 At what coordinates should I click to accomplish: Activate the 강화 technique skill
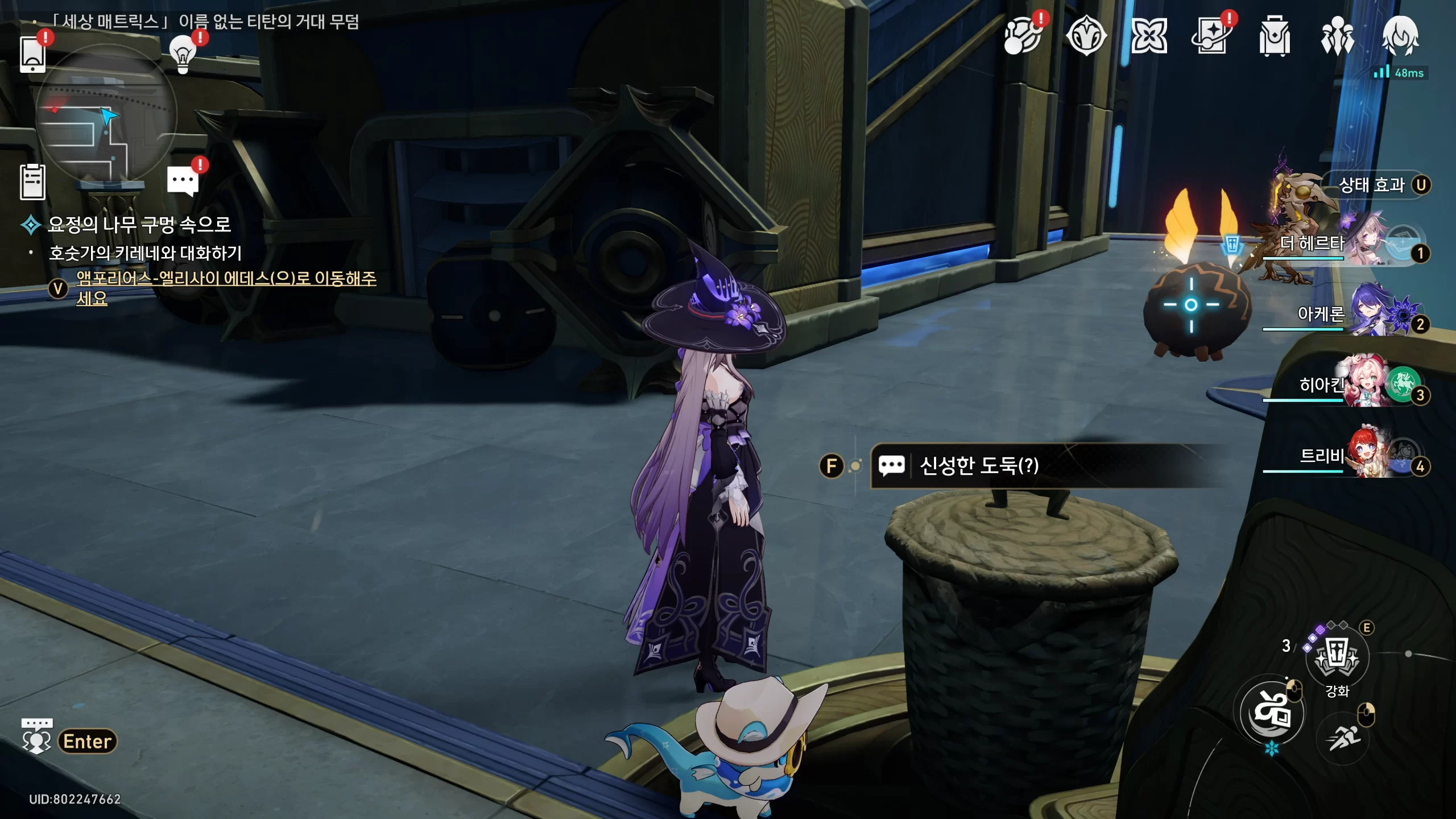click(x=1337, y=657)
